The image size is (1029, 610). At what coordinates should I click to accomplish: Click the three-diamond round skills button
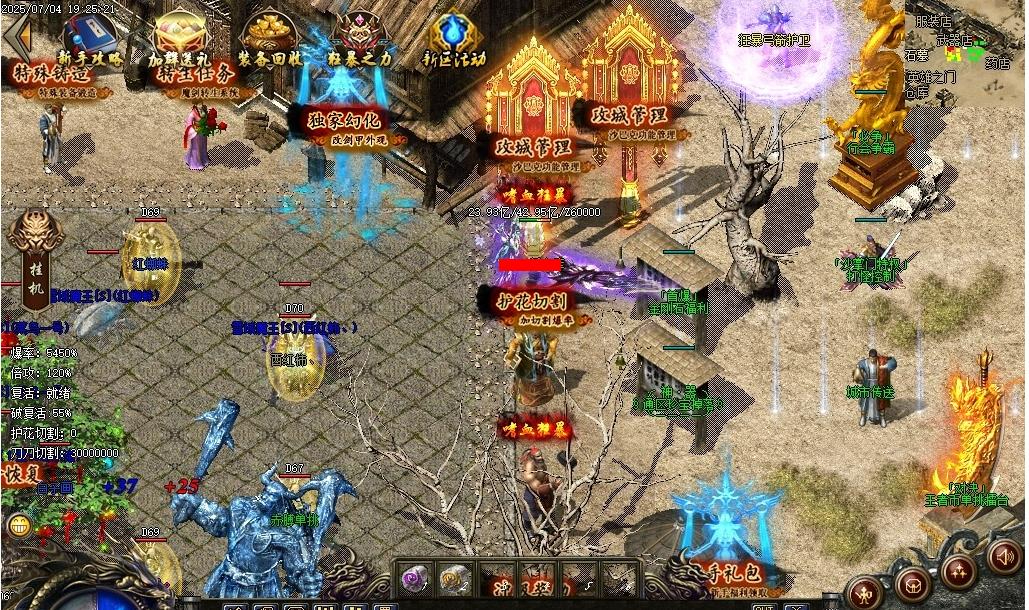pos(959,571)
